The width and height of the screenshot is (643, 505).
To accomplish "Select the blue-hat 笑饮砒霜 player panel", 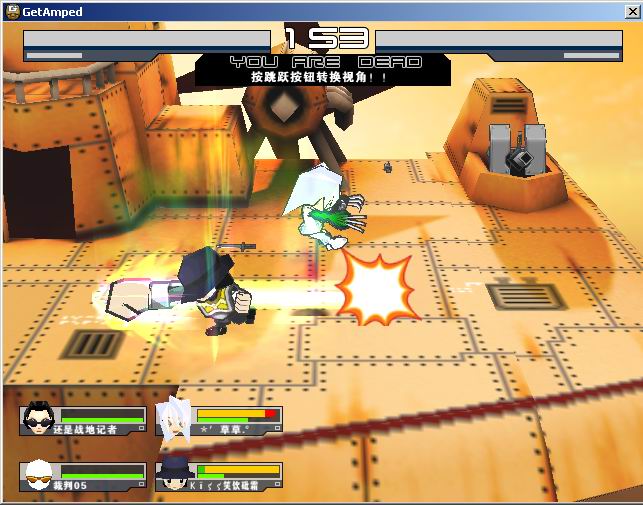I will [218, 477].
